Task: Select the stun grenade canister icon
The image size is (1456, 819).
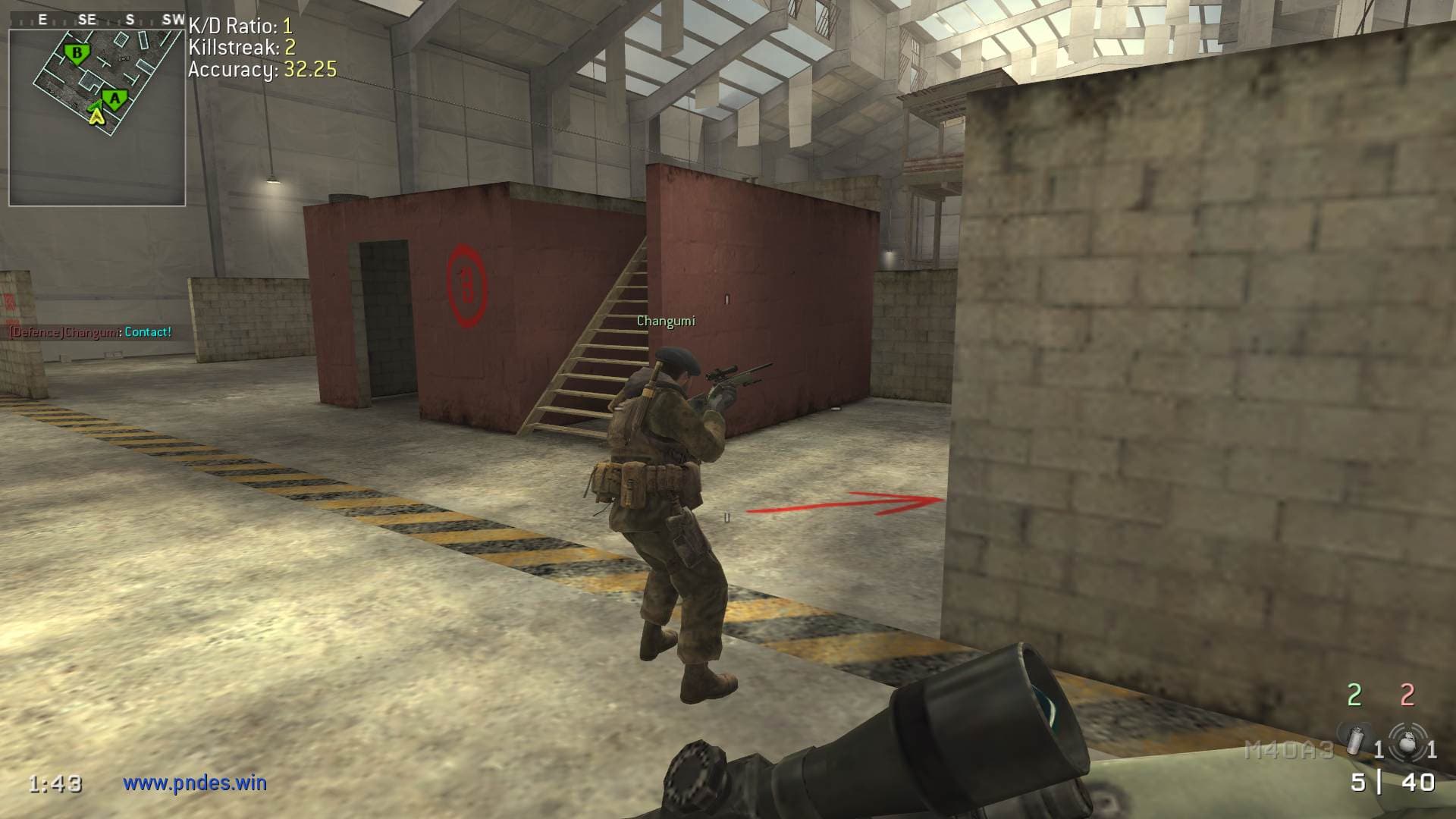Action: point(1354,739)
